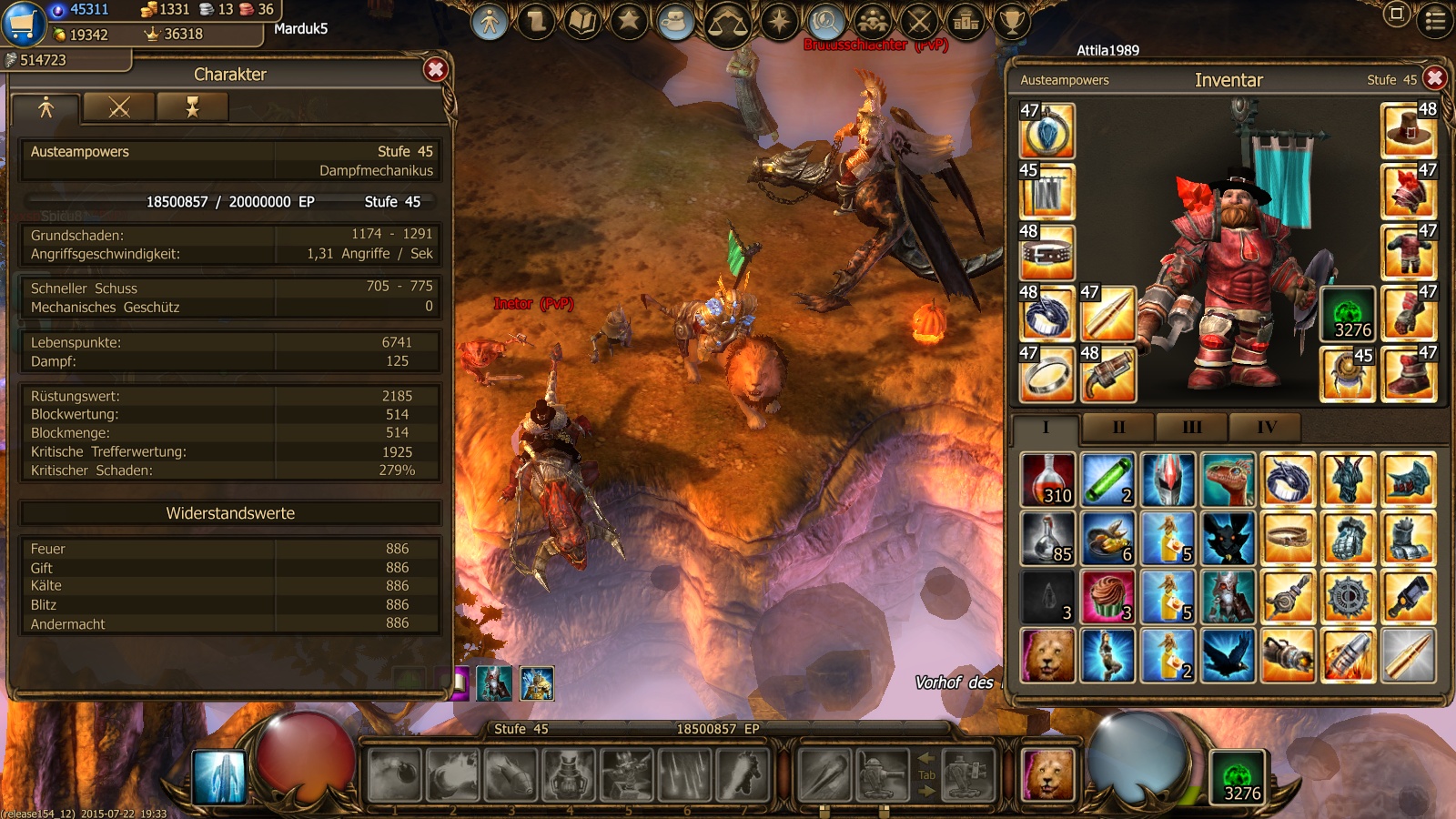
Task: Open the trophy tab in Charakter panel
Action: pyautogui.click(x=192, y=108)
